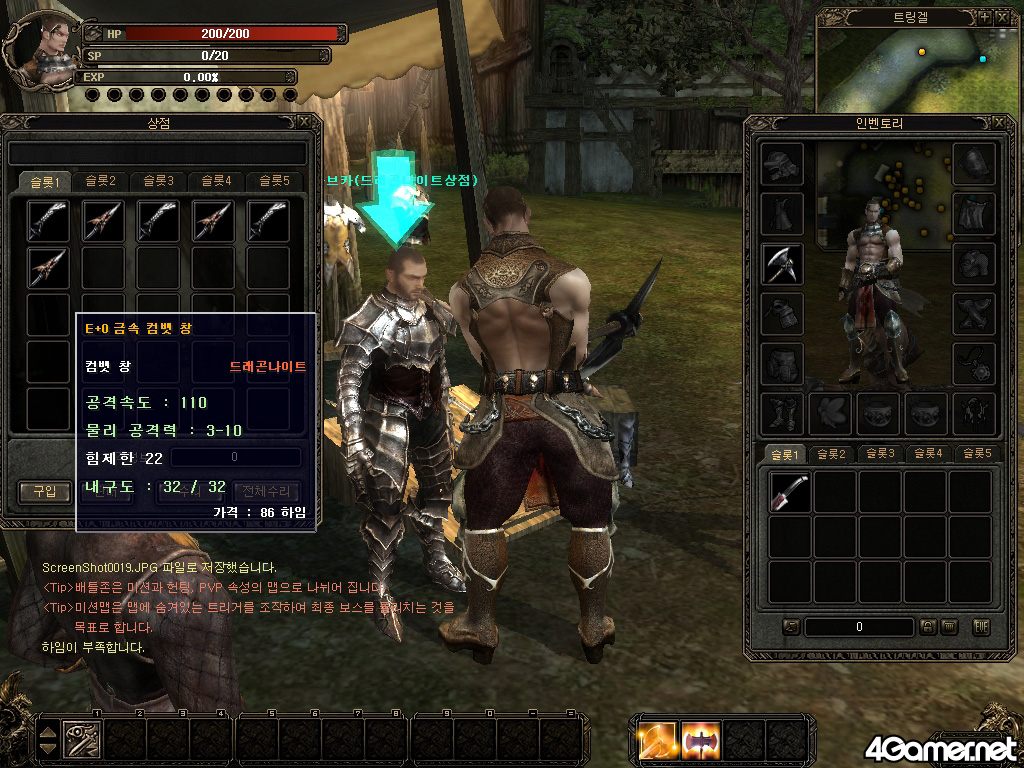Switch to shop tab 슬롯2
The width and height of the screenshot is (1024, 768).
point(100,181)
